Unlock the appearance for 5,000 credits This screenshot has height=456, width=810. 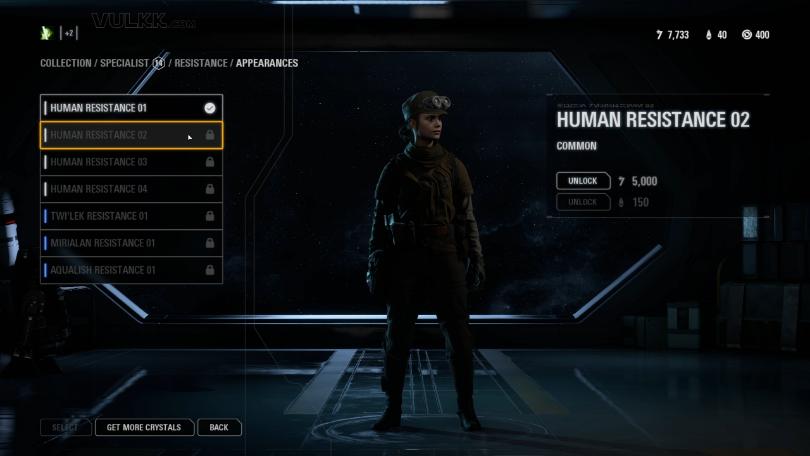583,181
